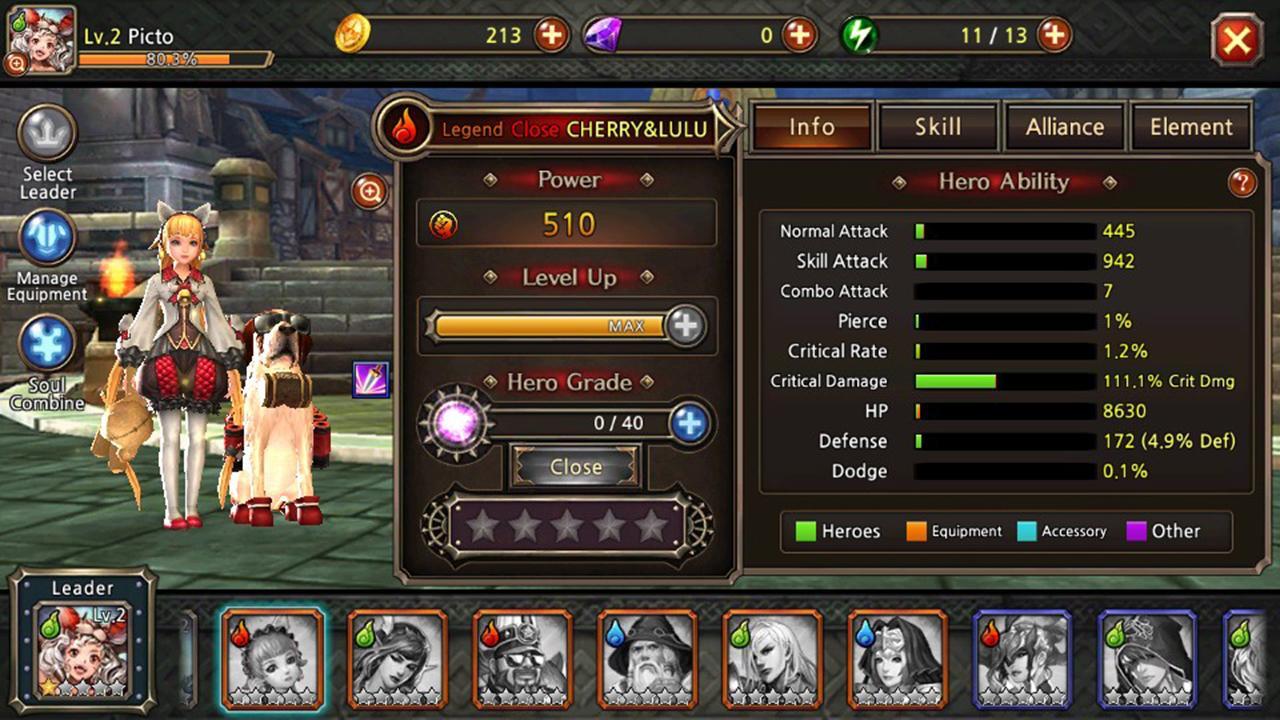Purchase gems via the plus button

pos(800,34)
